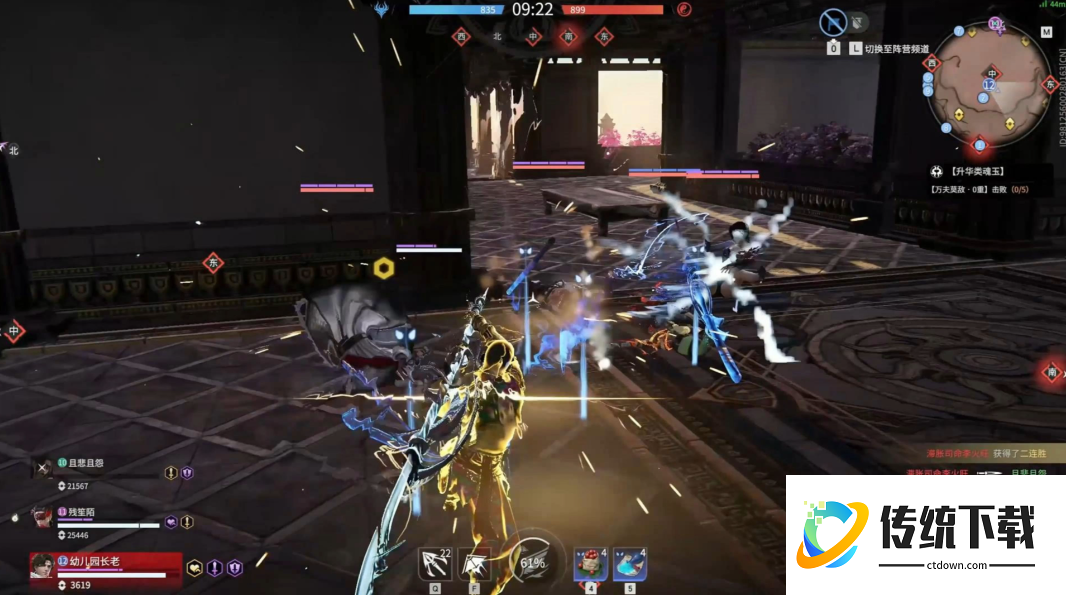Click the blue faction emblem
Viewport: 1066px width, 595px height.
coord(382,10)
